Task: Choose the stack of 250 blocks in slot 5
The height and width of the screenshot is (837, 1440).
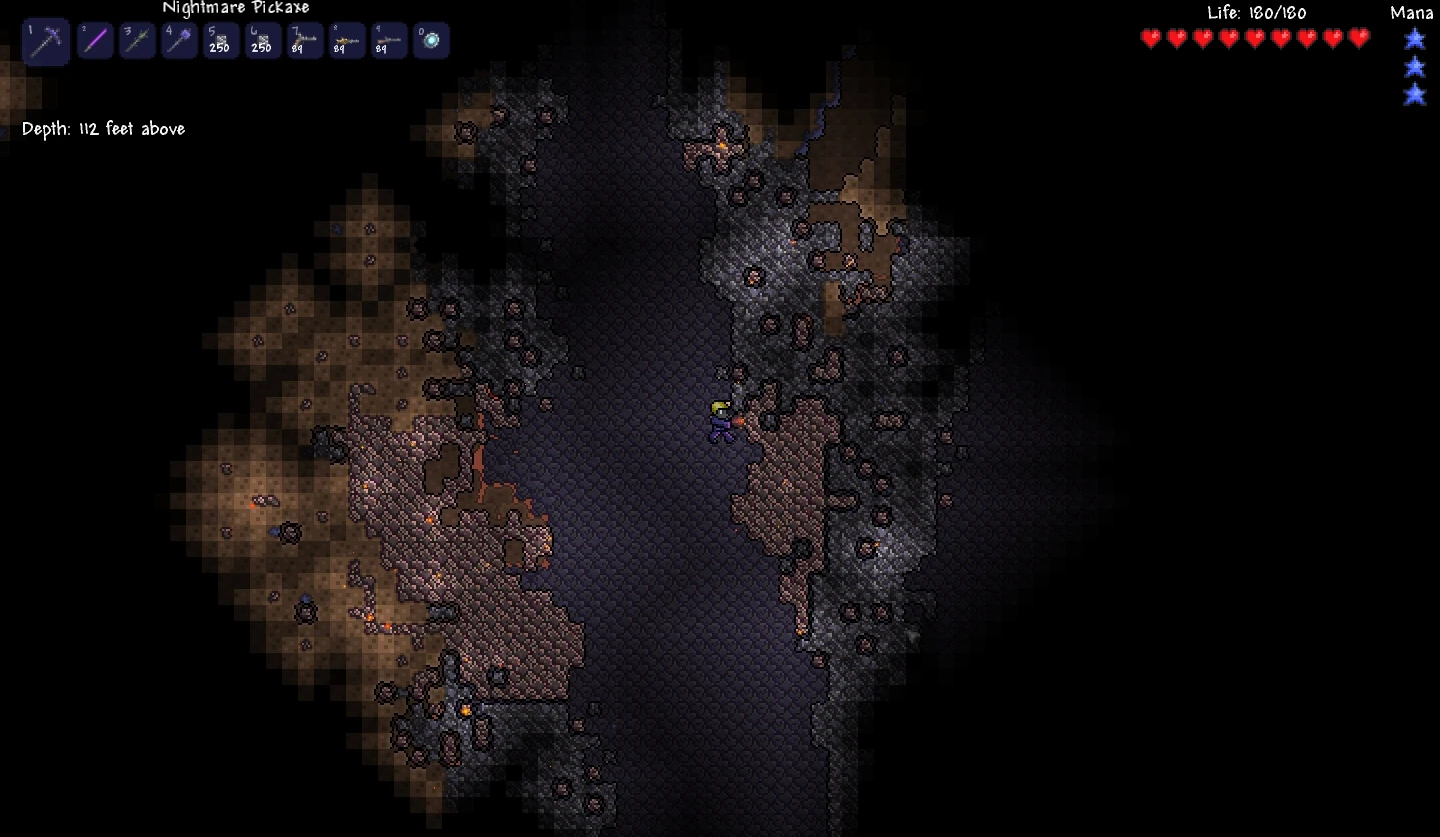Action: coord(220,40)
